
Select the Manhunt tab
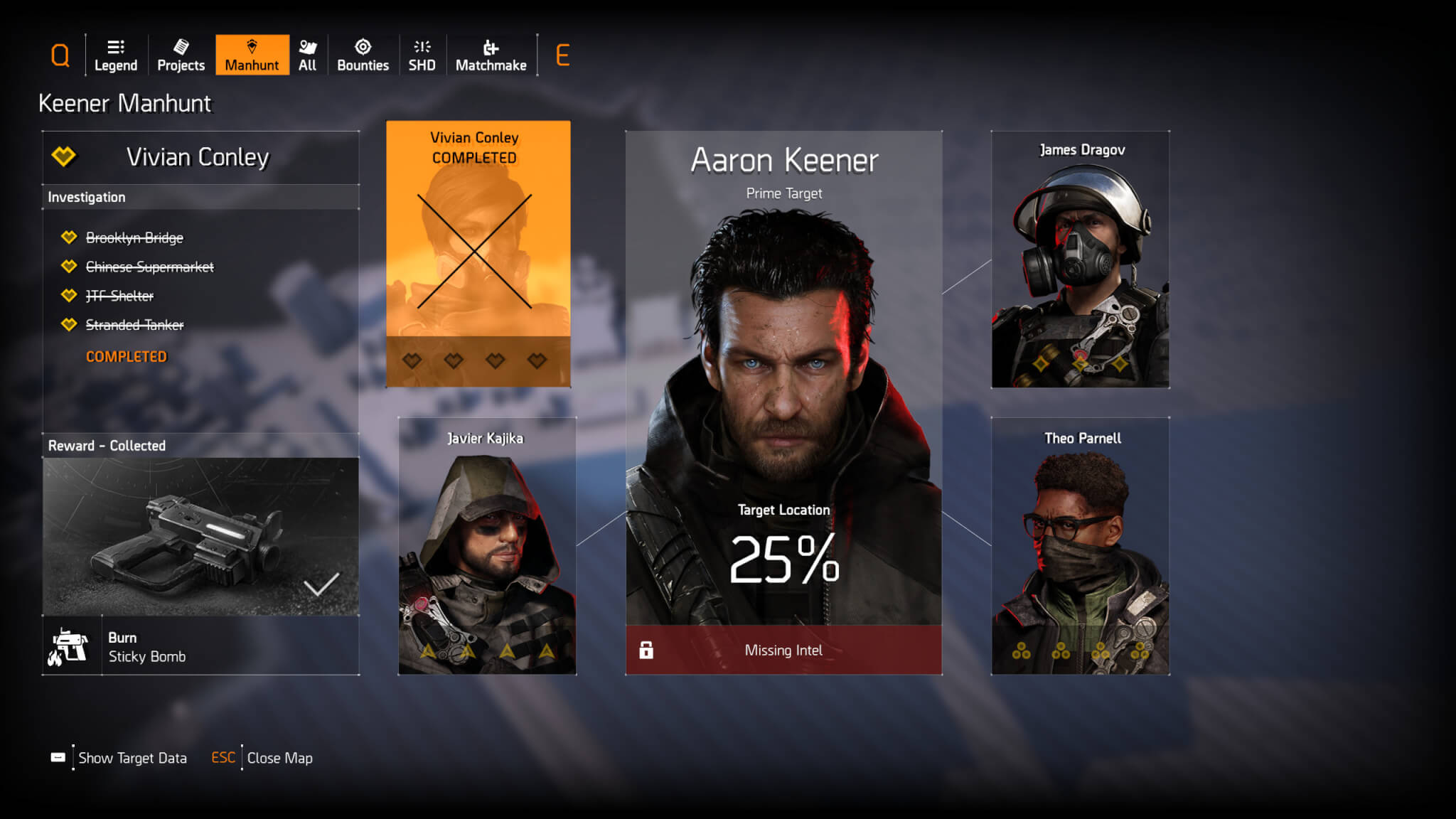(252, 55)
